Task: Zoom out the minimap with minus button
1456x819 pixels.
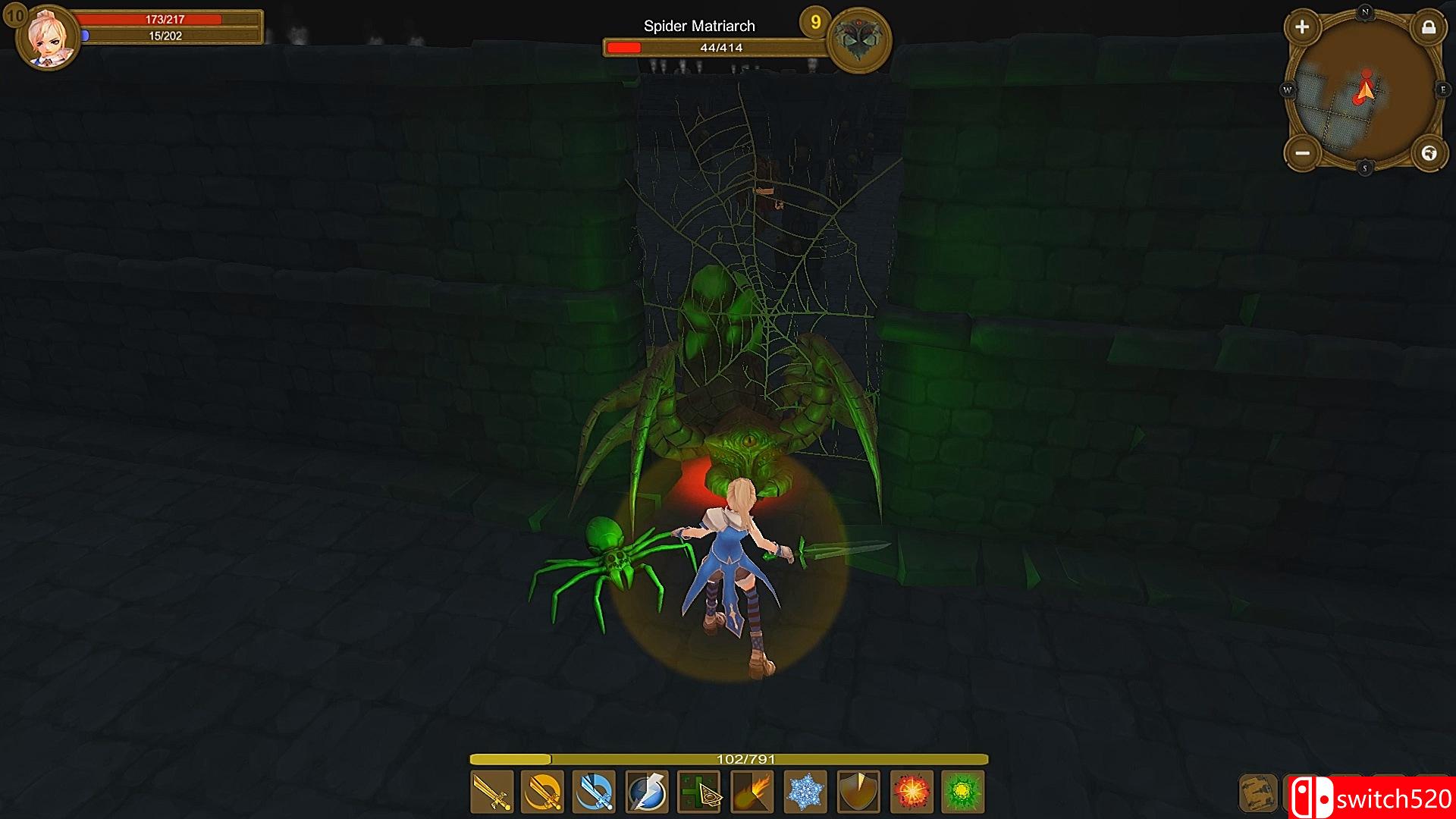Action: tap(1302, 153)
